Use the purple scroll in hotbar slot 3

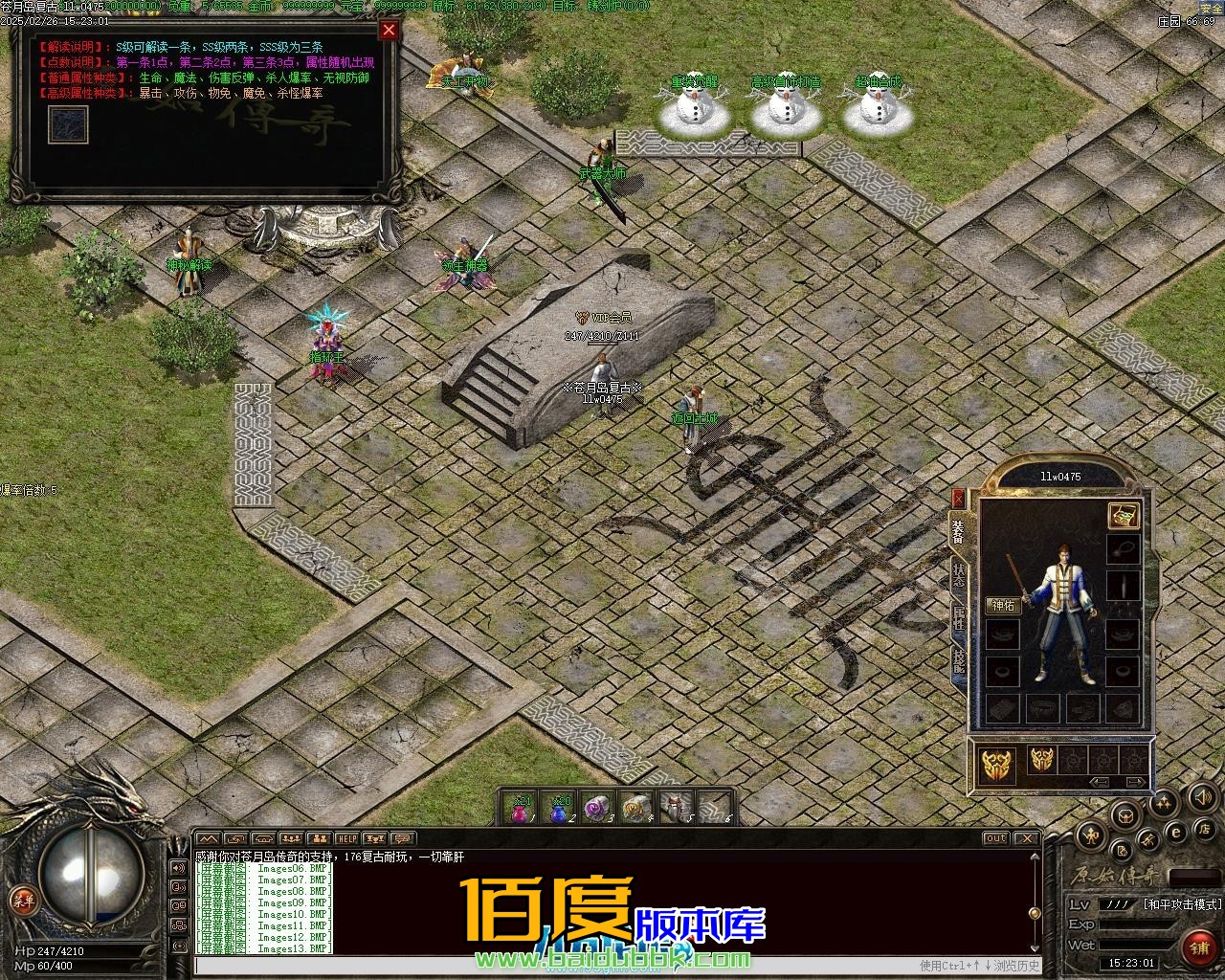pyautogui.click(x=597, y=809)
